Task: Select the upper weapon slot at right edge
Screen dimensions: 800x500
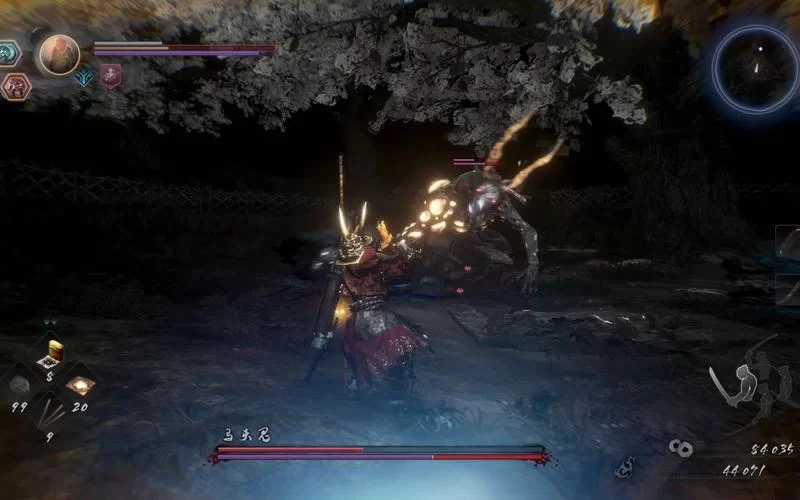Action: 788,245
